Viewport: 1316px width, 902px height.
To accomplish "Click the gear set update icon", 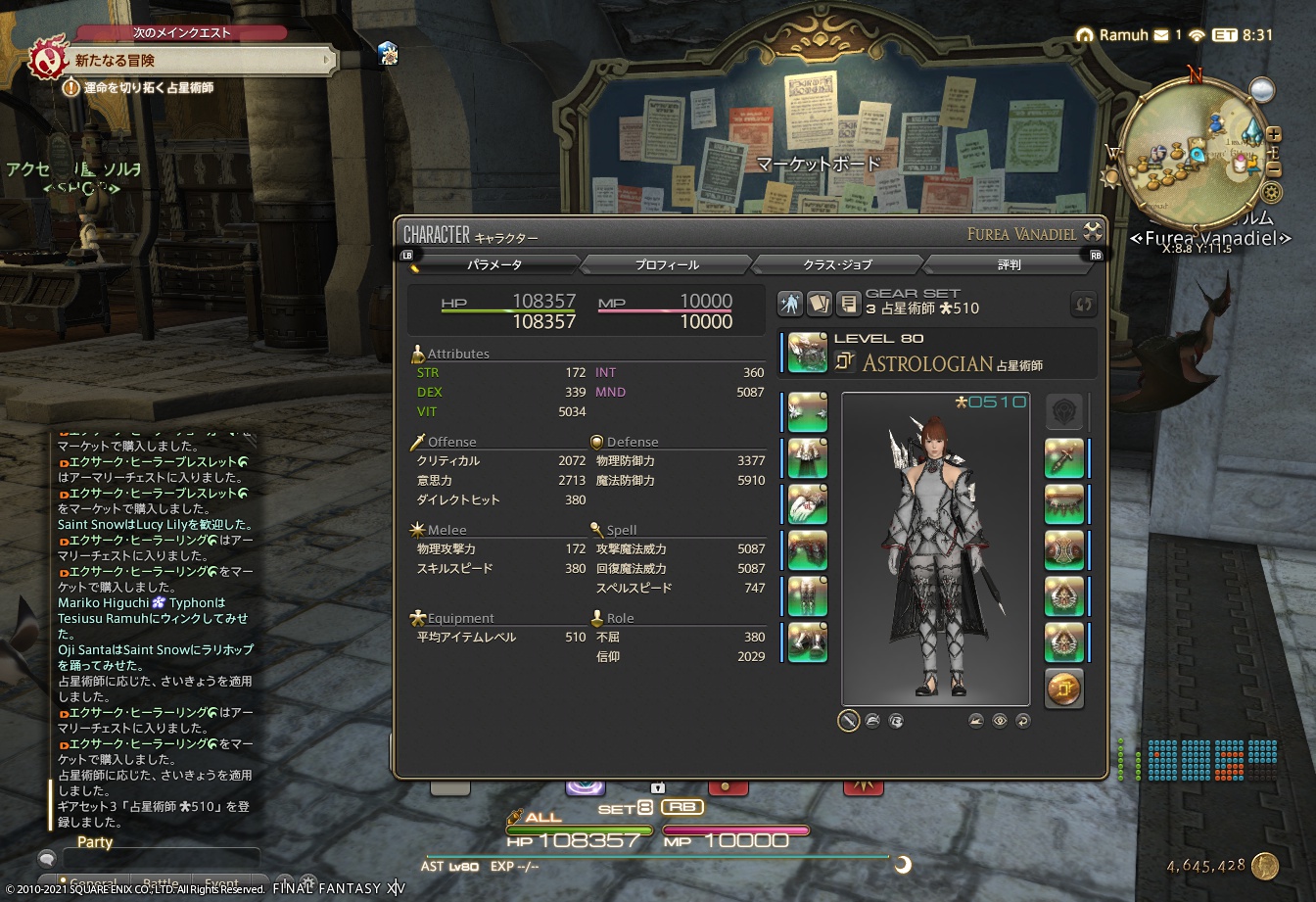I will pos(1083,305).
